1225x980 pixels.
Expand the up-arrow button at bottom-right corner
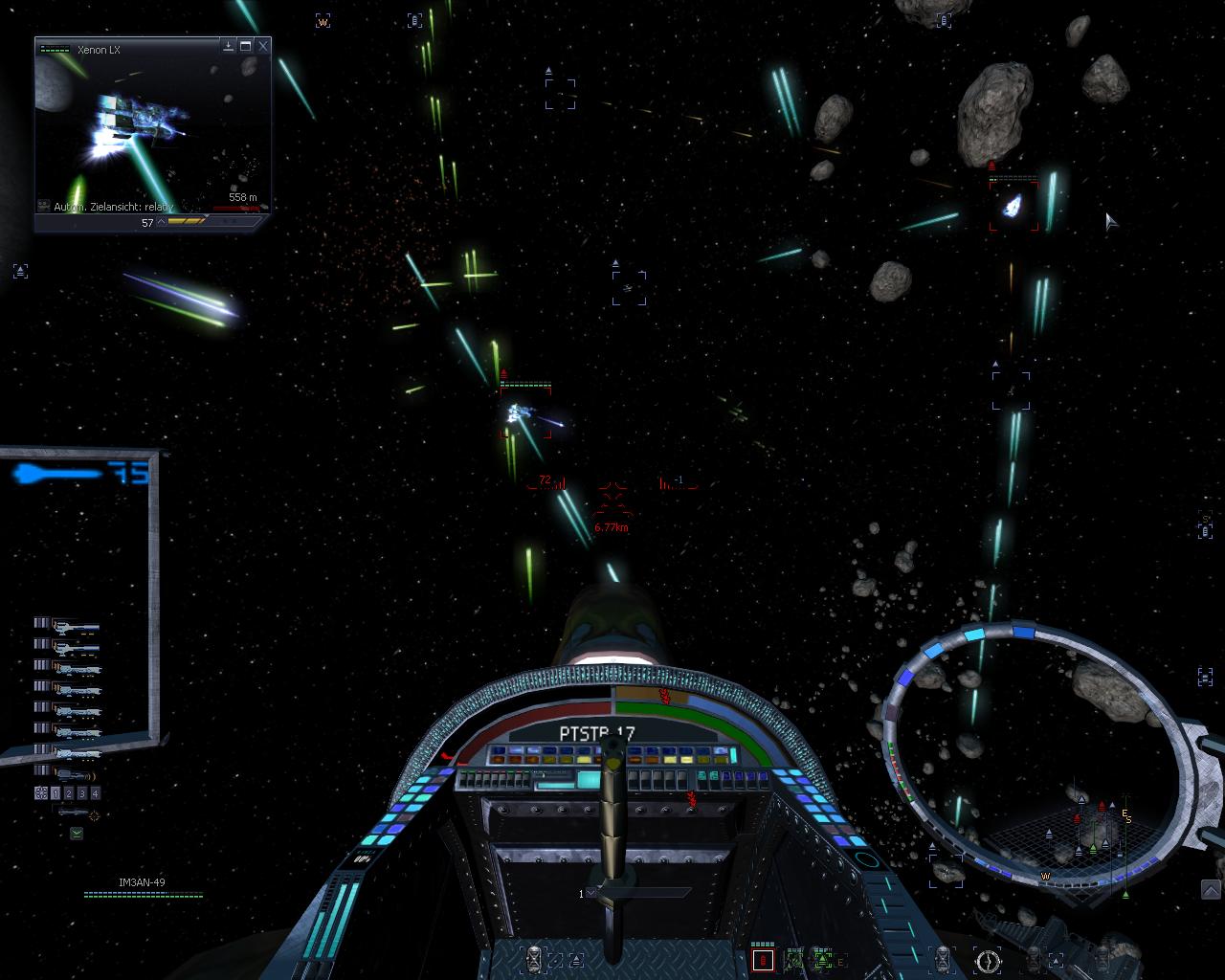(x=1210, y=891)
